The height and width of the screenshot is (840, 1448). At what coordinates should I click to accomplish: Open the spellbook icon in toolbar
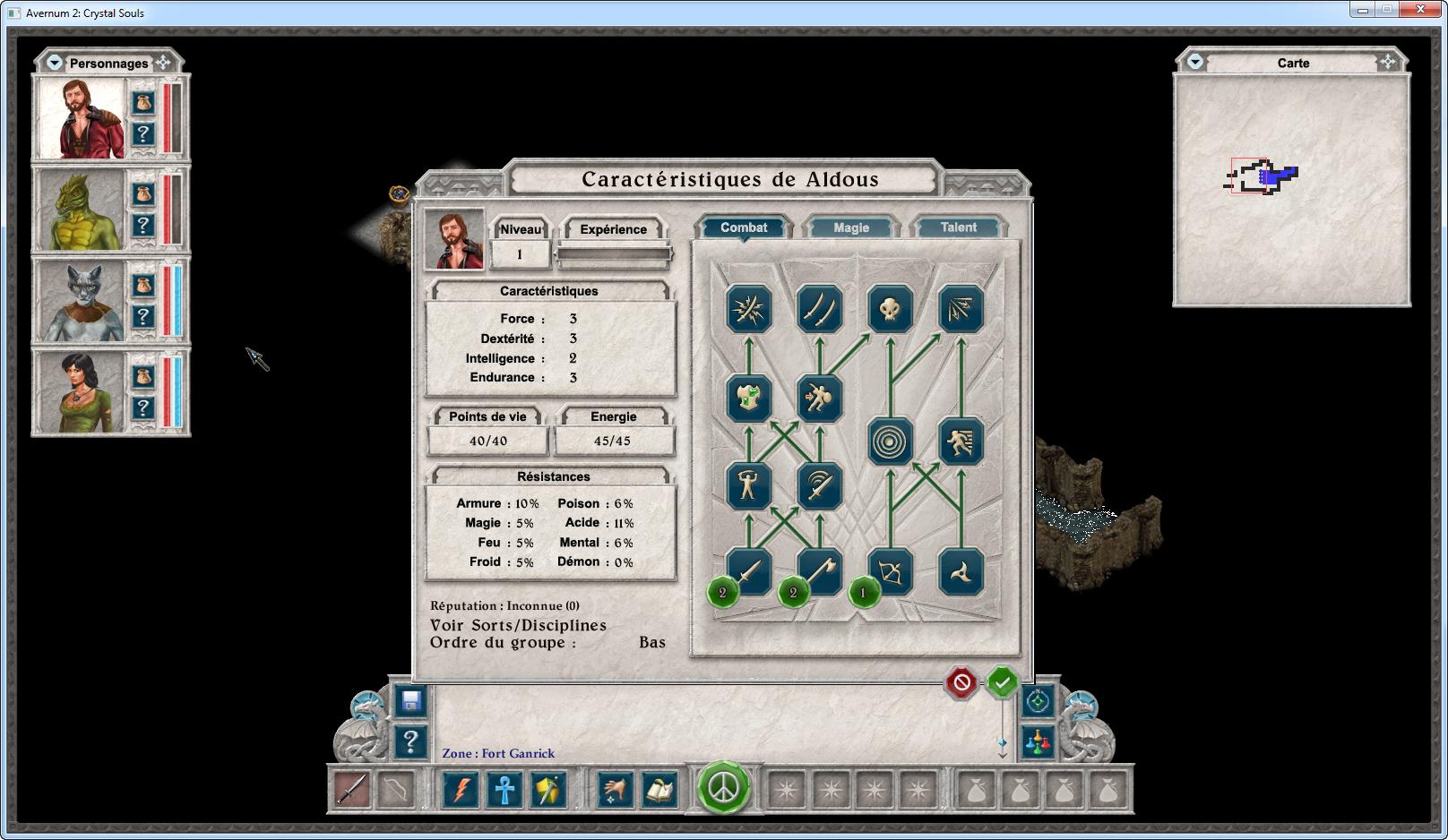(660, 790)
